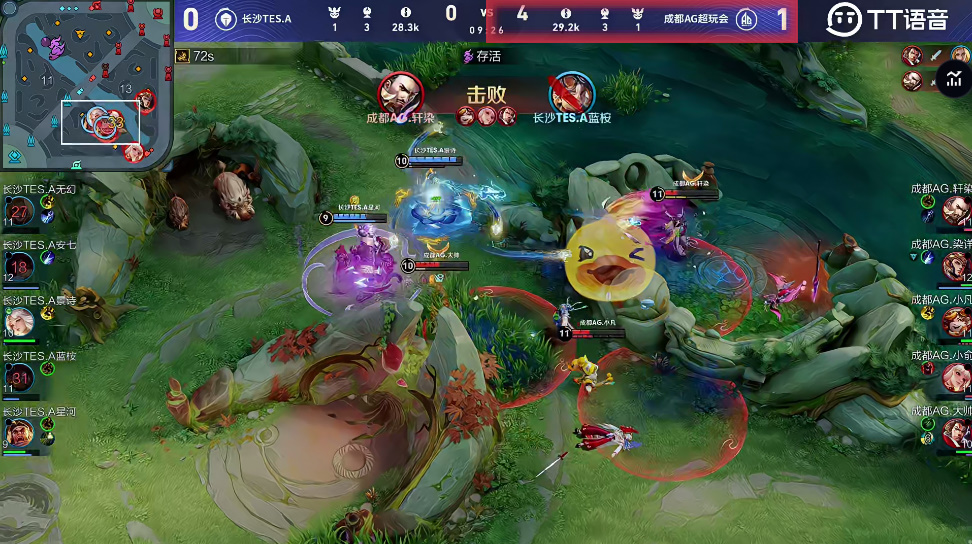The width and height of the screenshot is (972, 544).
Task: Select player 长沙TES.A无幻 portrait
Action: 19,211
